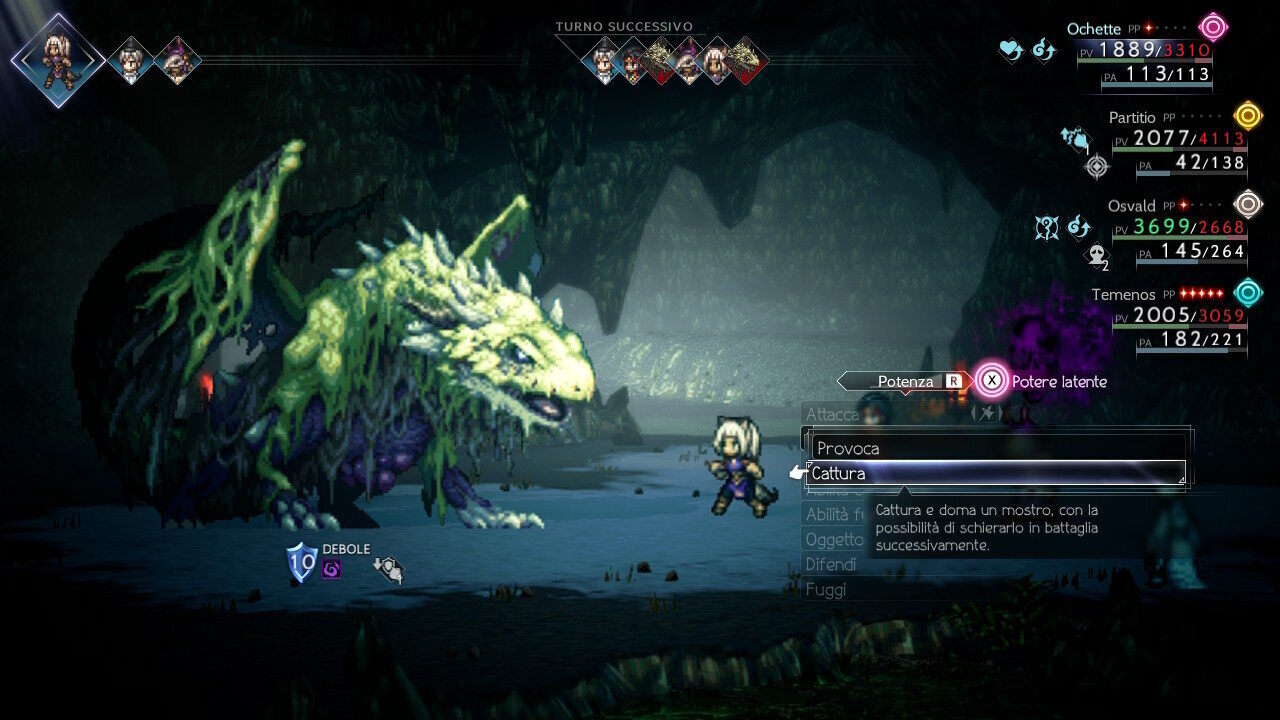
Task: Select Ochette's active turn portrait
Action: 58,60
